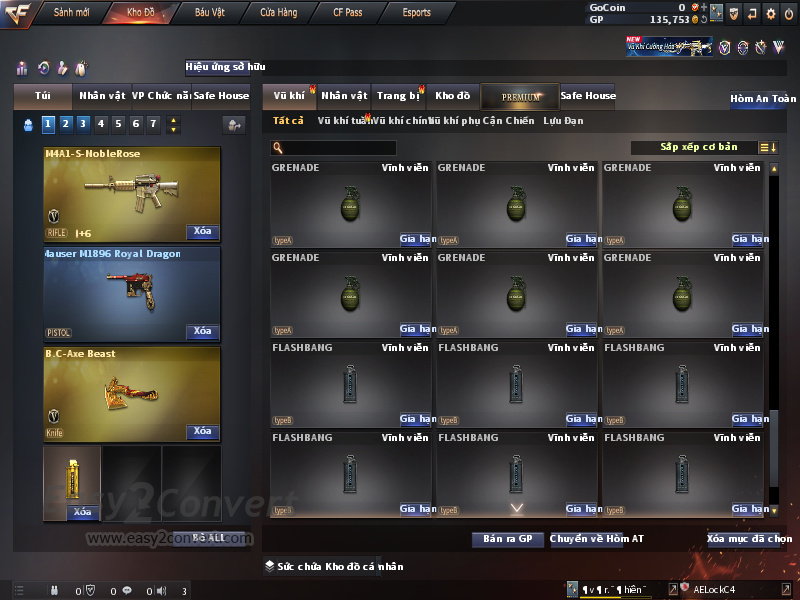Remove the M4A1-S-NobleRose with Xóa
This screenshot has width=800, height=600.
(202, 232)
